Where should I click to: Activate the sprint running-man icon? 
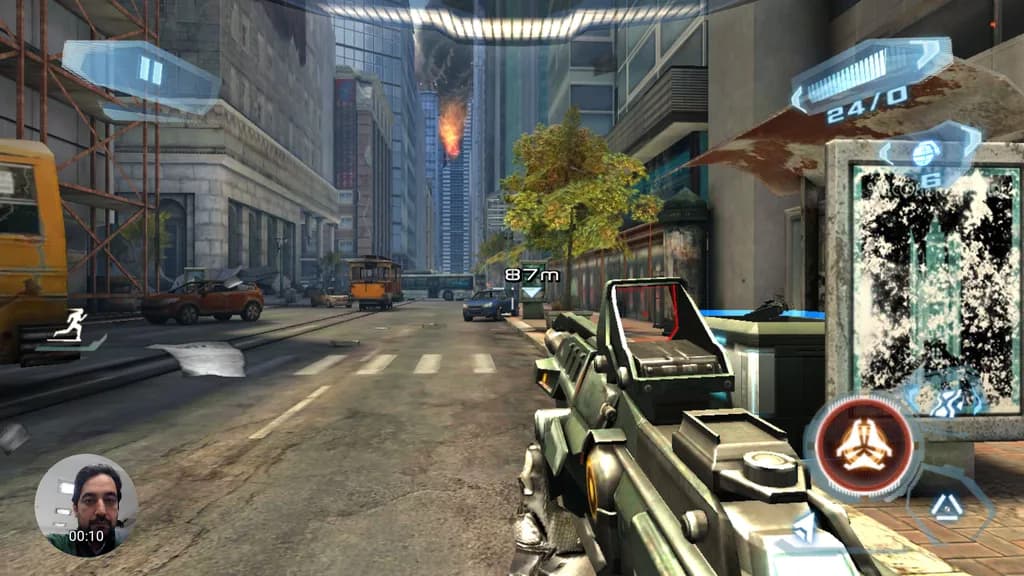[x=75, y=324]
